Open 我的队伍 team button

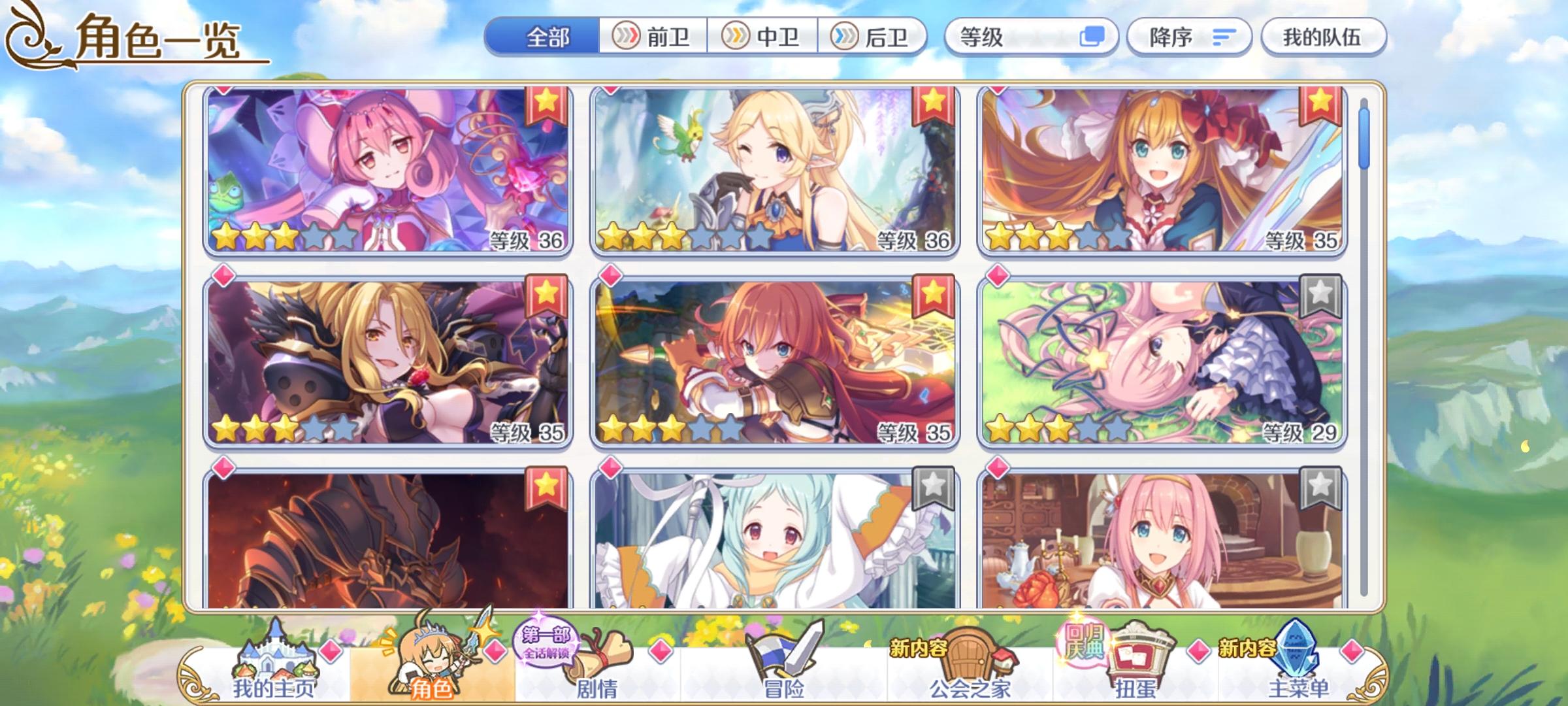click(x=1322, y=37)
